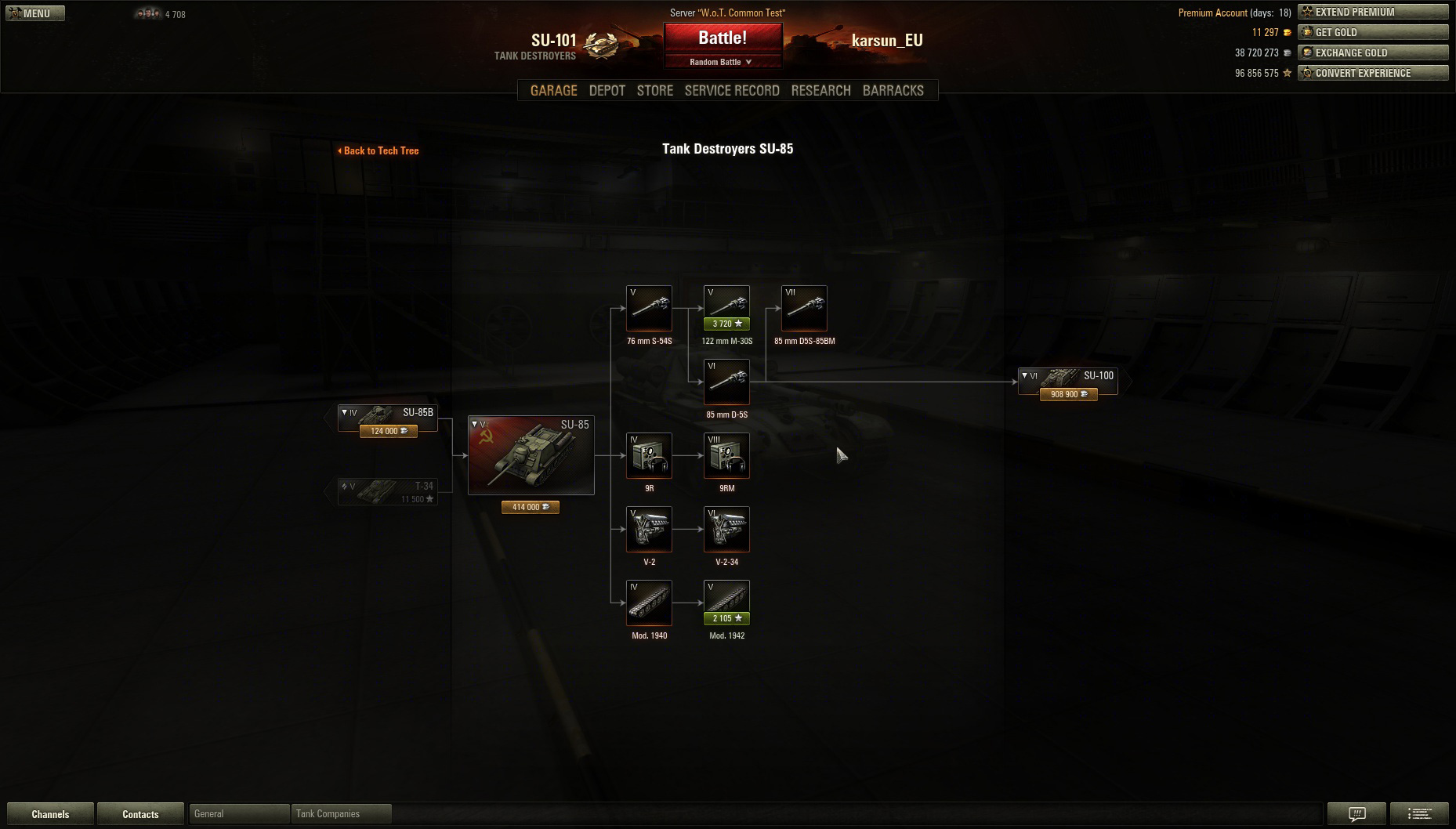Open Exchange Gold
The height and width of the screenshot is (829, 1456).
pos(1372,52)
